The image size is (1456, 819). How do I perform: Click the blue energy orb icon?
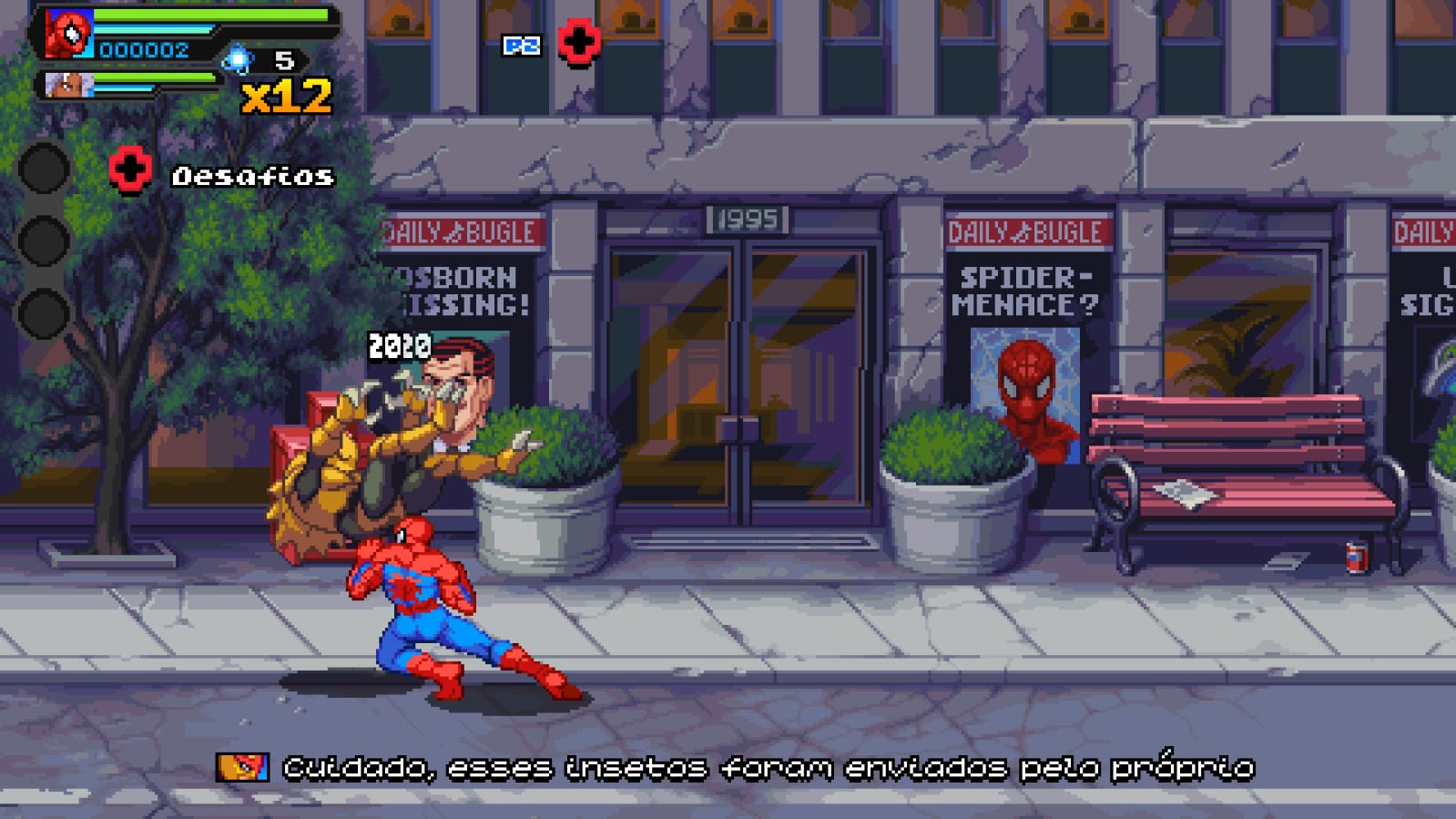[238, 60]
